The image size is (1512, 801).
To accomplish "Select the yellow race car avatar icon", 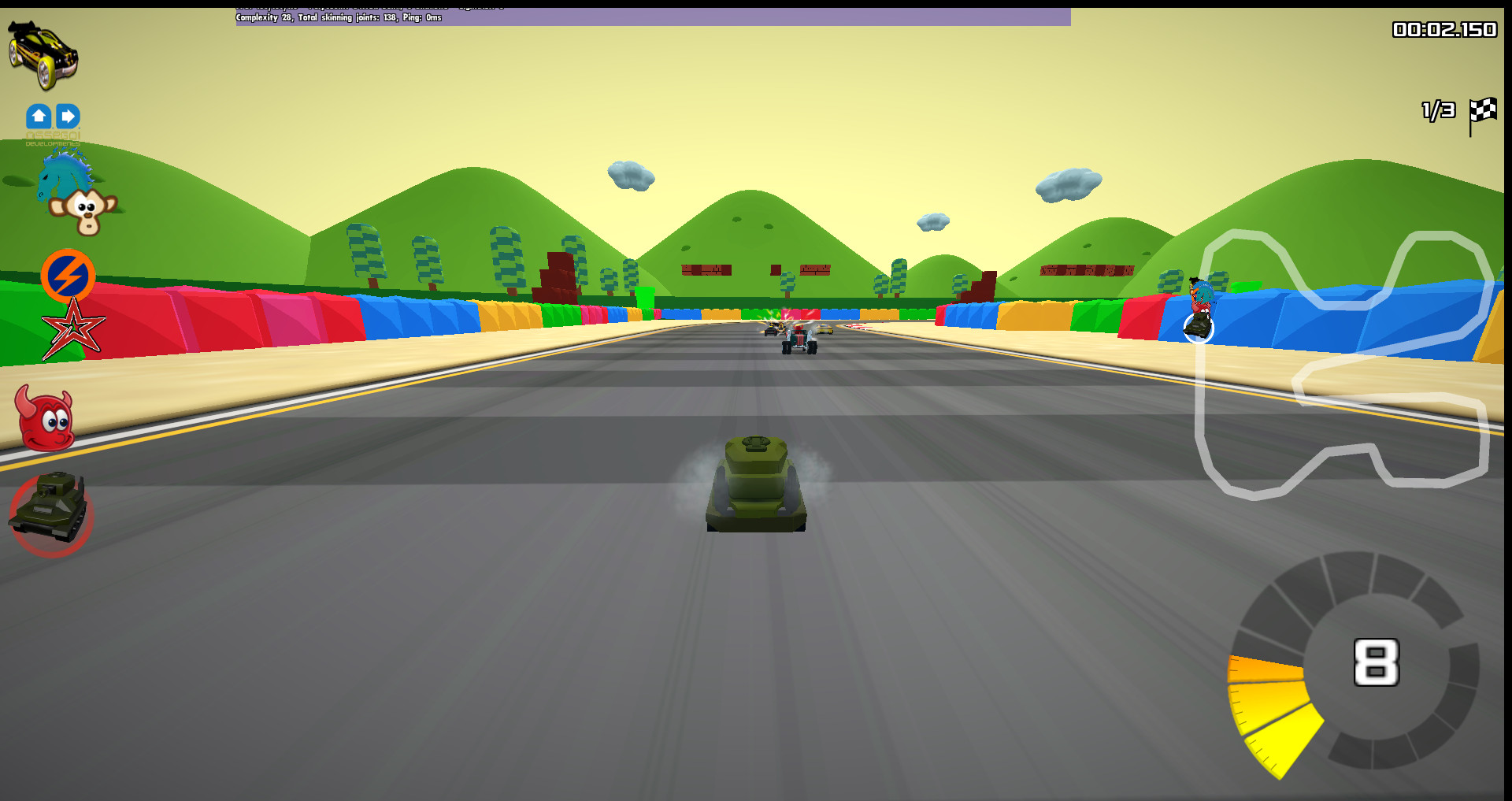I will (43, 51).
